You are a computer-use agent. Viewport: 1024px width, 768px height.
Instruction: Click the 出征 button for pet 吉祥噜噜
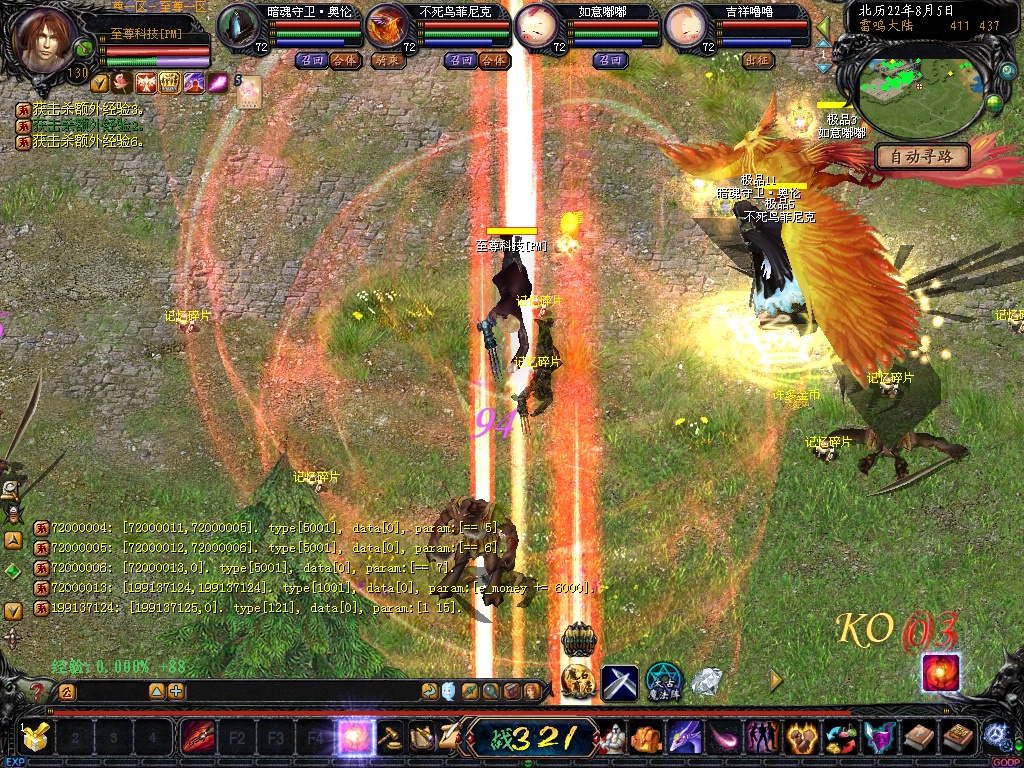coord(759,60)
